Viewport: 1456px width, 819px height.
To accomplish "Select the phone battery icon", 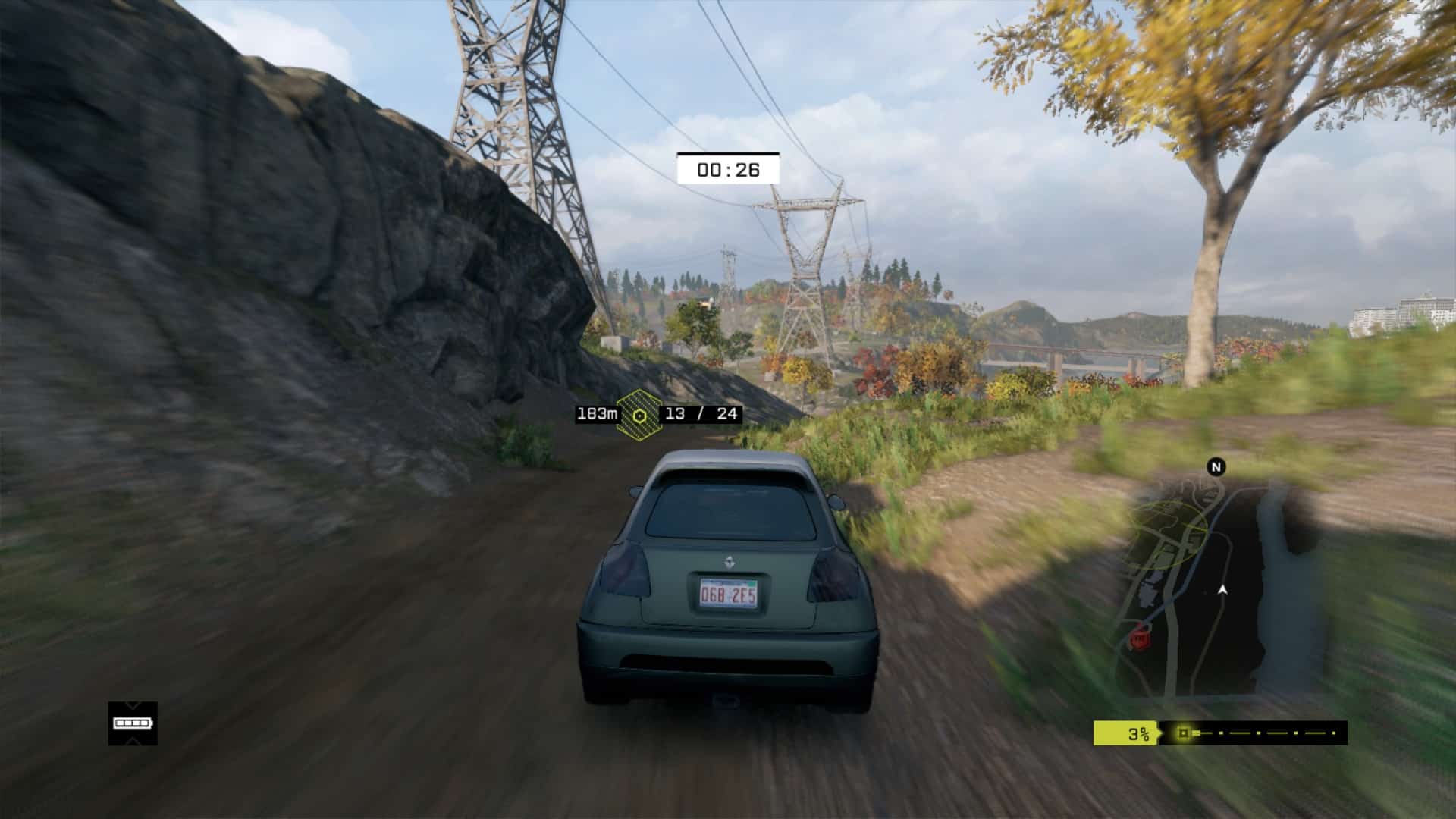I will click(x=133, y=723).
